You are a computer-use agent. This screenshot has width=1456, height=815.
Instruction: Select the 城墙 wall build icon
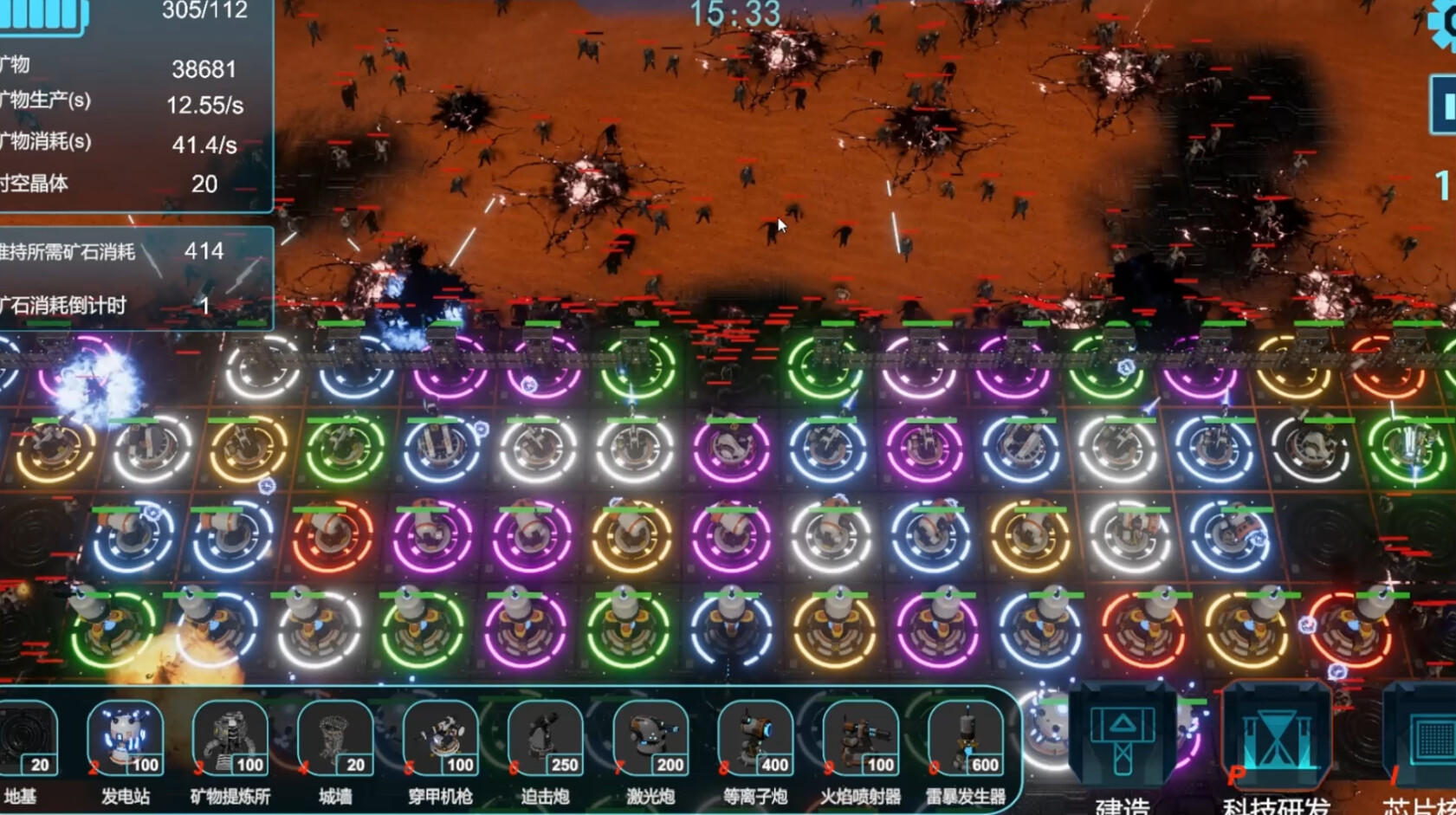pyautogui.click(x=333, y=741)
